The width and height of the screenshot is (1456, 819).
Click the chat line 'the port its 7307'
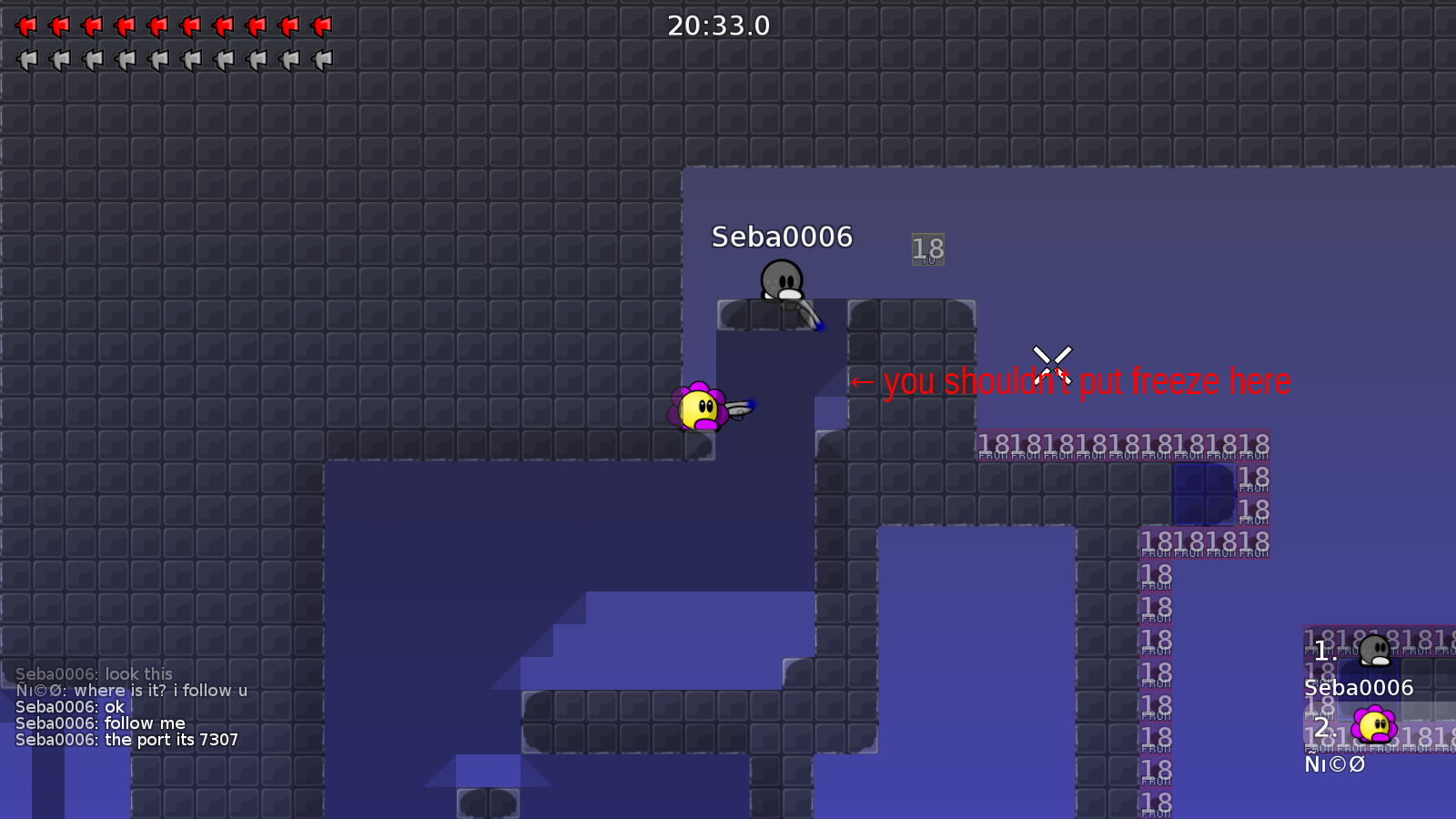126,740
